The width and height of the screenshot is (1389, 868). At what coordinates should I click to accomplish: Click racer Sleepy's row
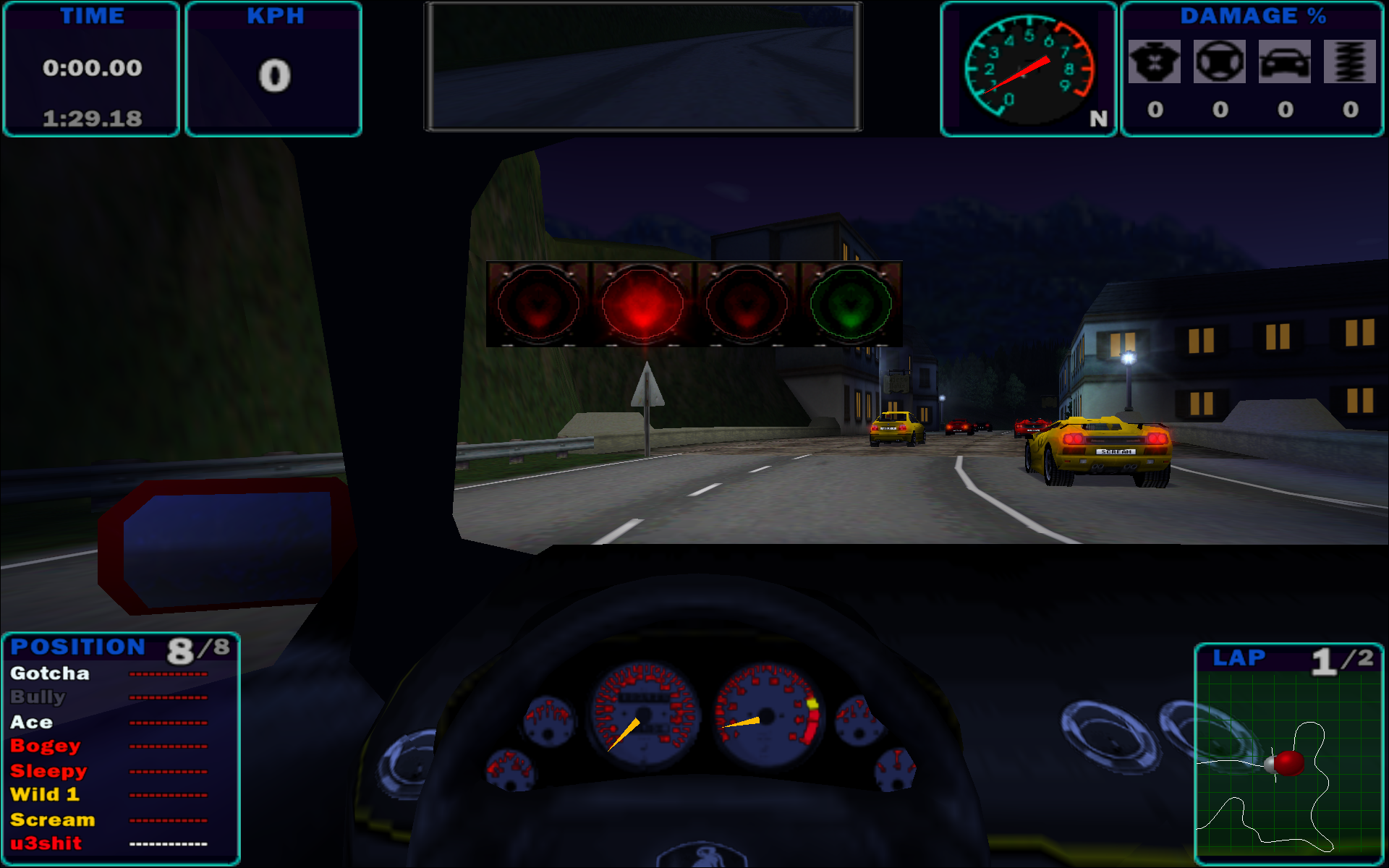(48, 771)
